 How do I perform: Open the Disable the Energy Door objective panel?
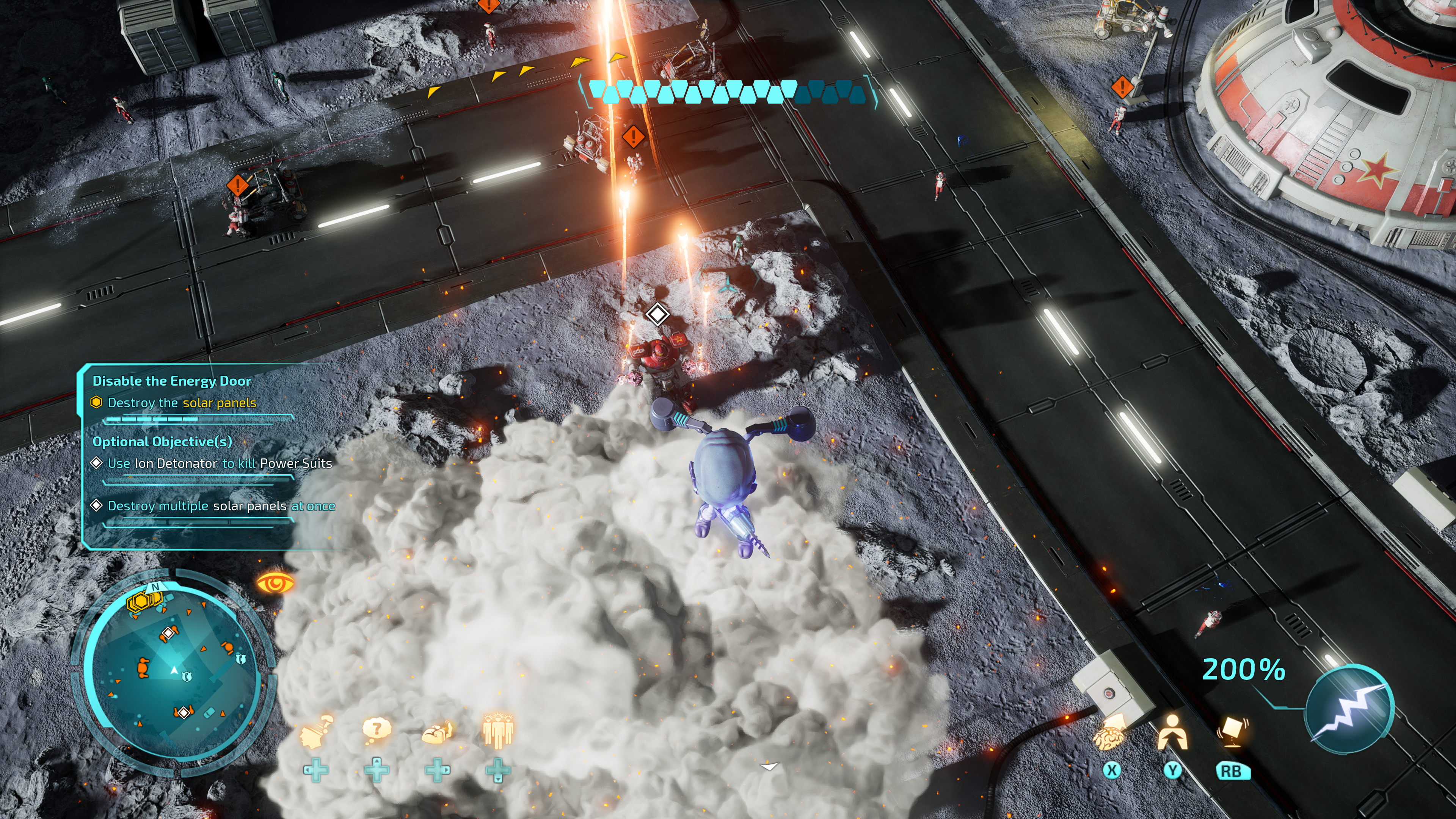click(172, 381)
